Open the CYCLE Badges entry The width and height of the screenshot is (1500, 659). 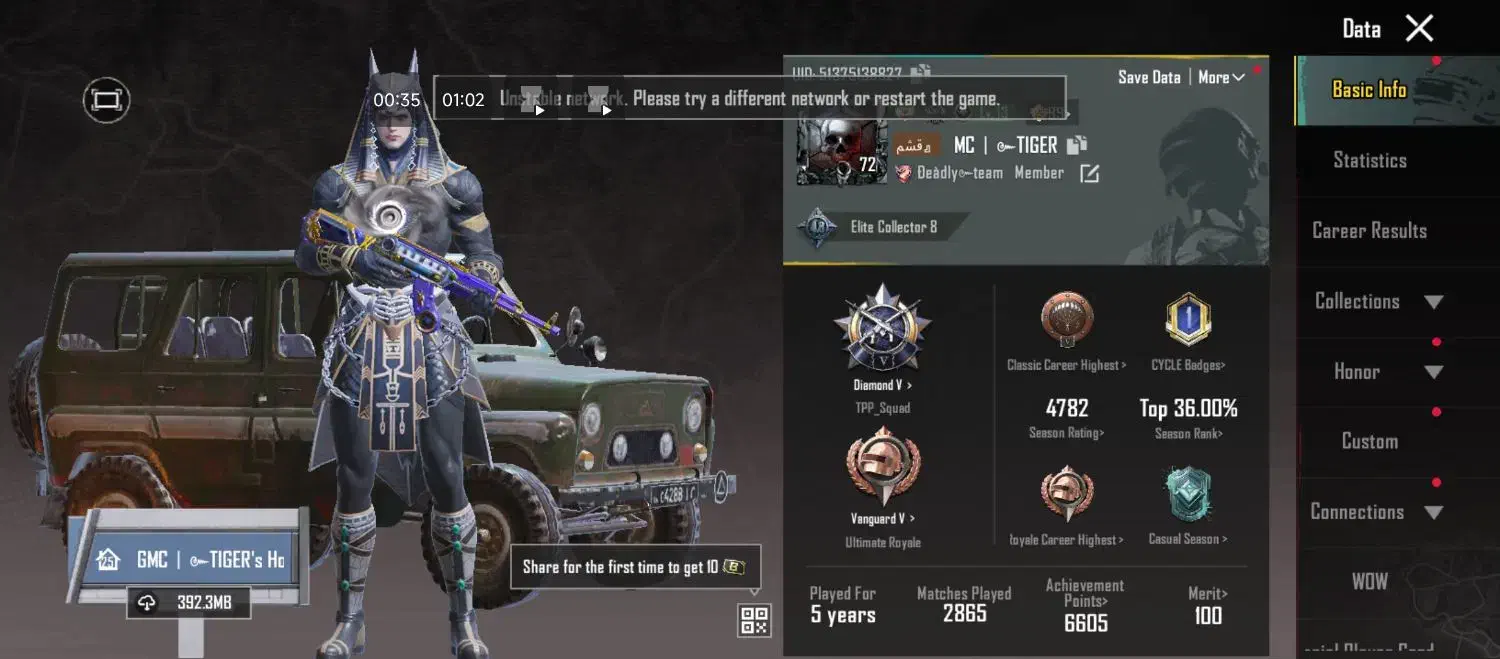click(x=1188, y=330)
